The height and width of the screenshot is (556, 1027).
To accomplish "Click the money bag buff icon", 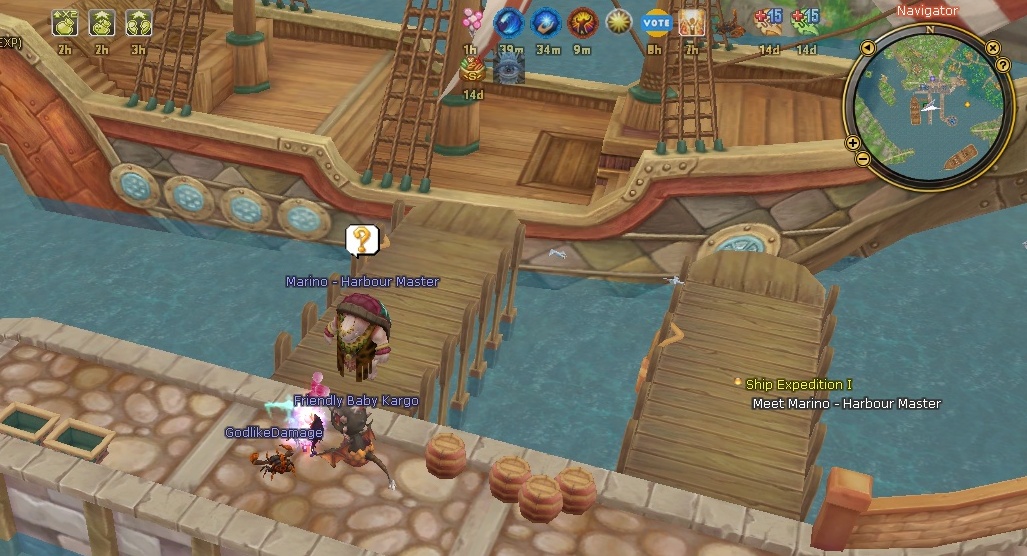I will point(473,68).
